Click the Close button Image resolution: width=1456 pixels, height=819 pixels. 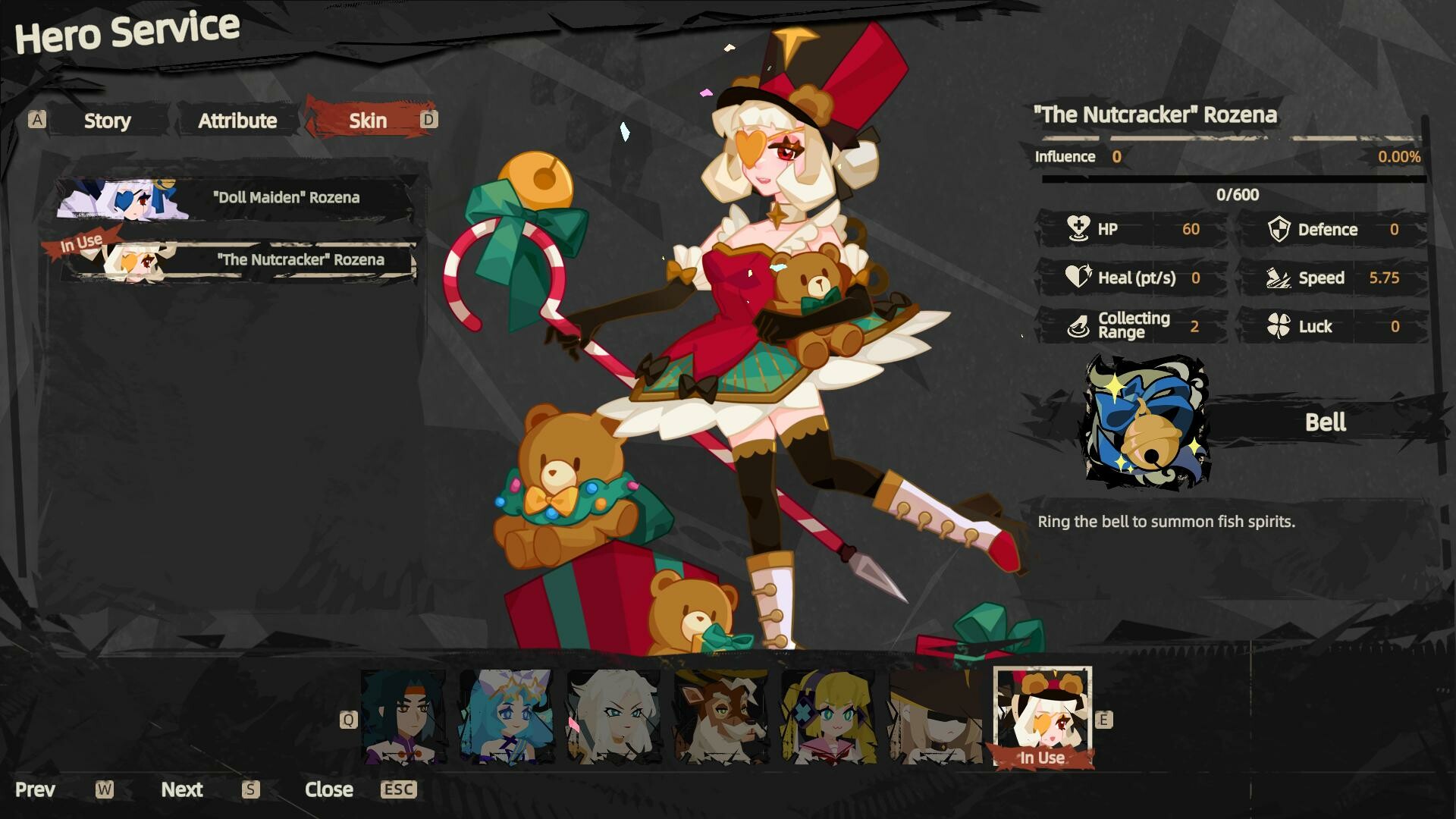tap(329, 789)
